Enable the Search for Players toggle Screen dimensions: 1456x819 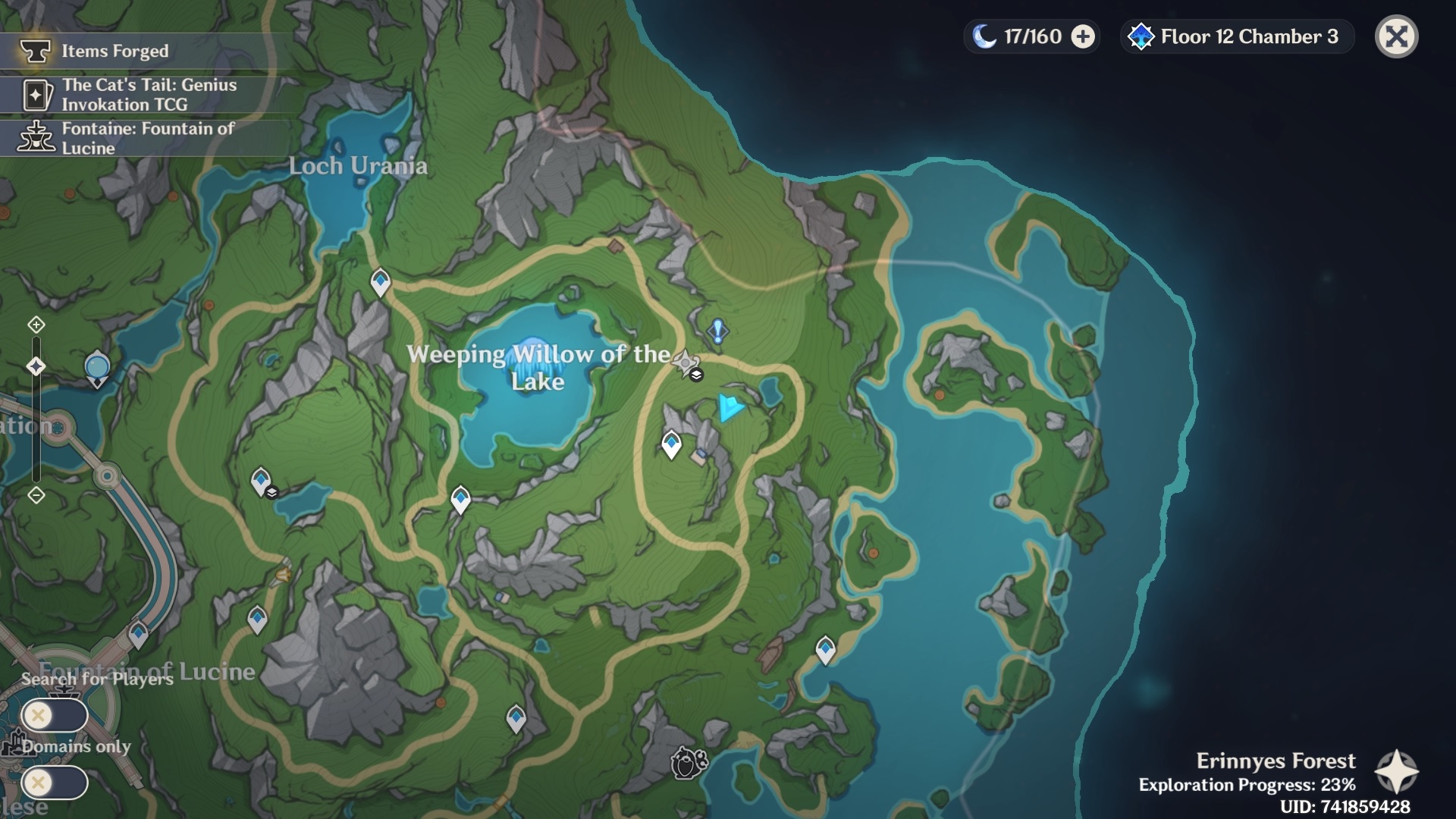tap(53, 714)
